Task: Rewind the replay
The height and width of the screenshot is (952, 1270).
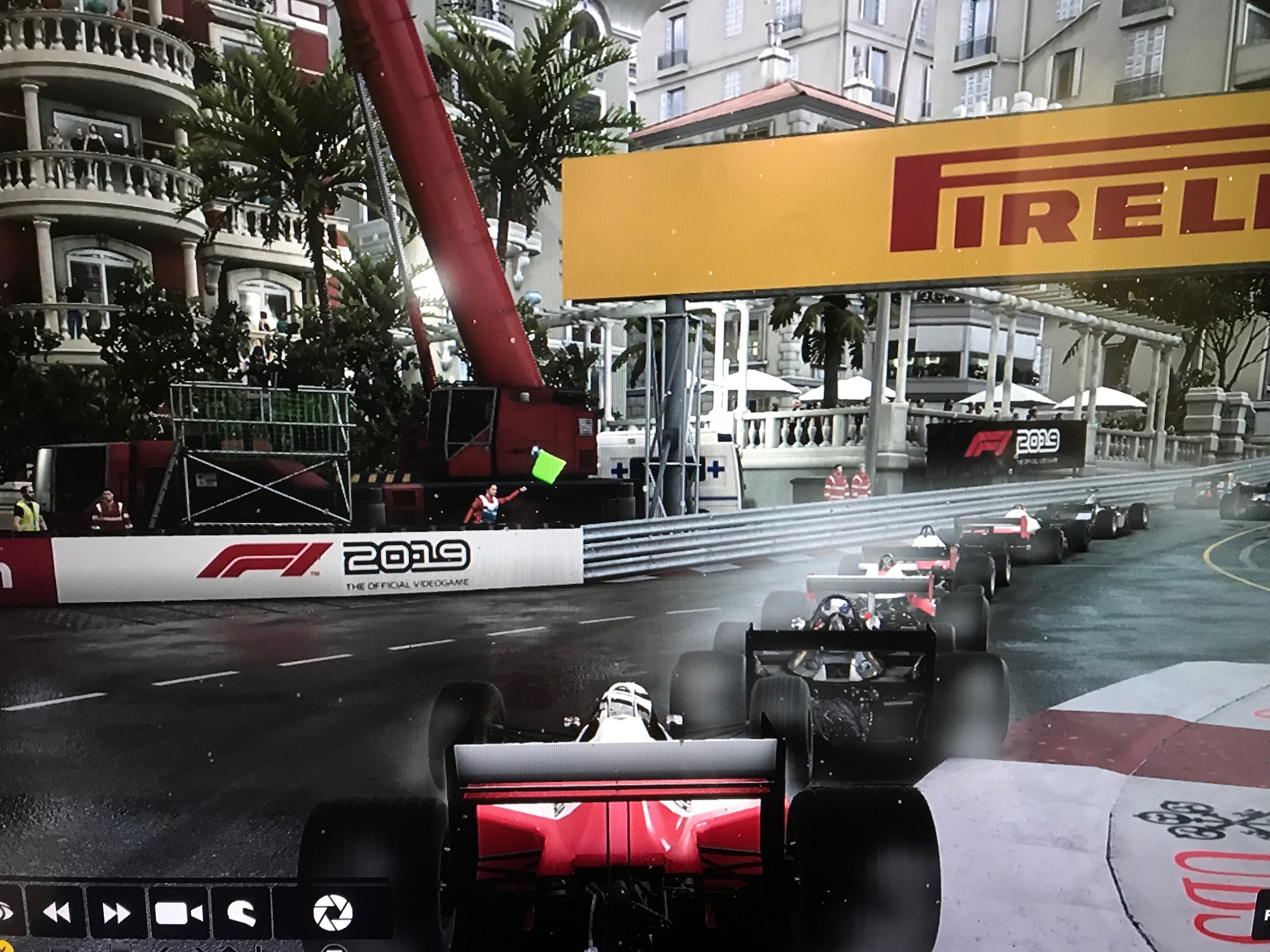Action: click(x=55, y=912)
